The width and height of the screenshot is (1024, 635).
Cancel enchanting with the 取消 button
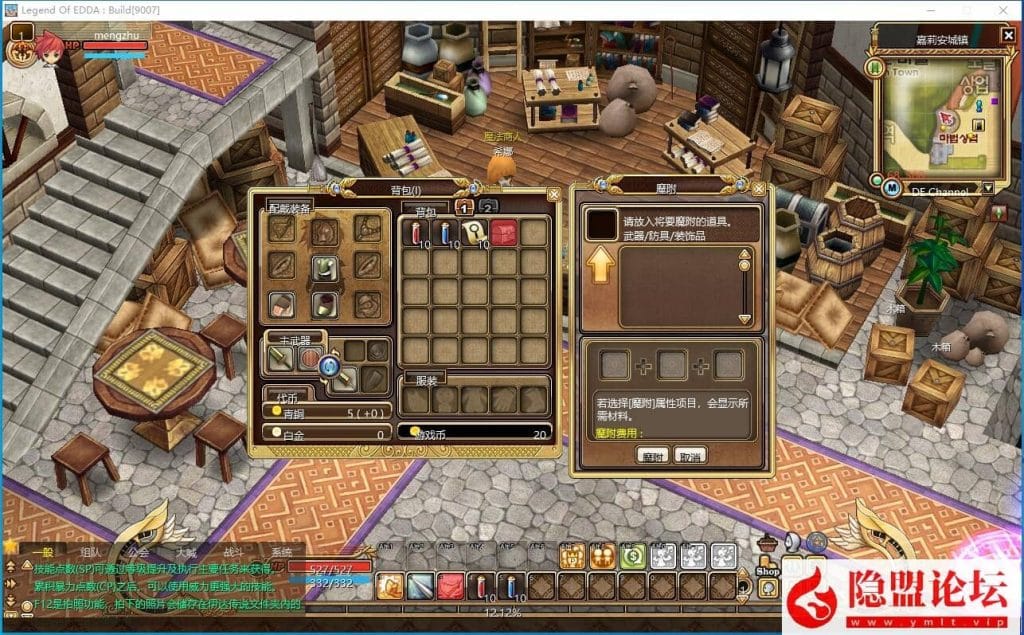pos(690,455)
